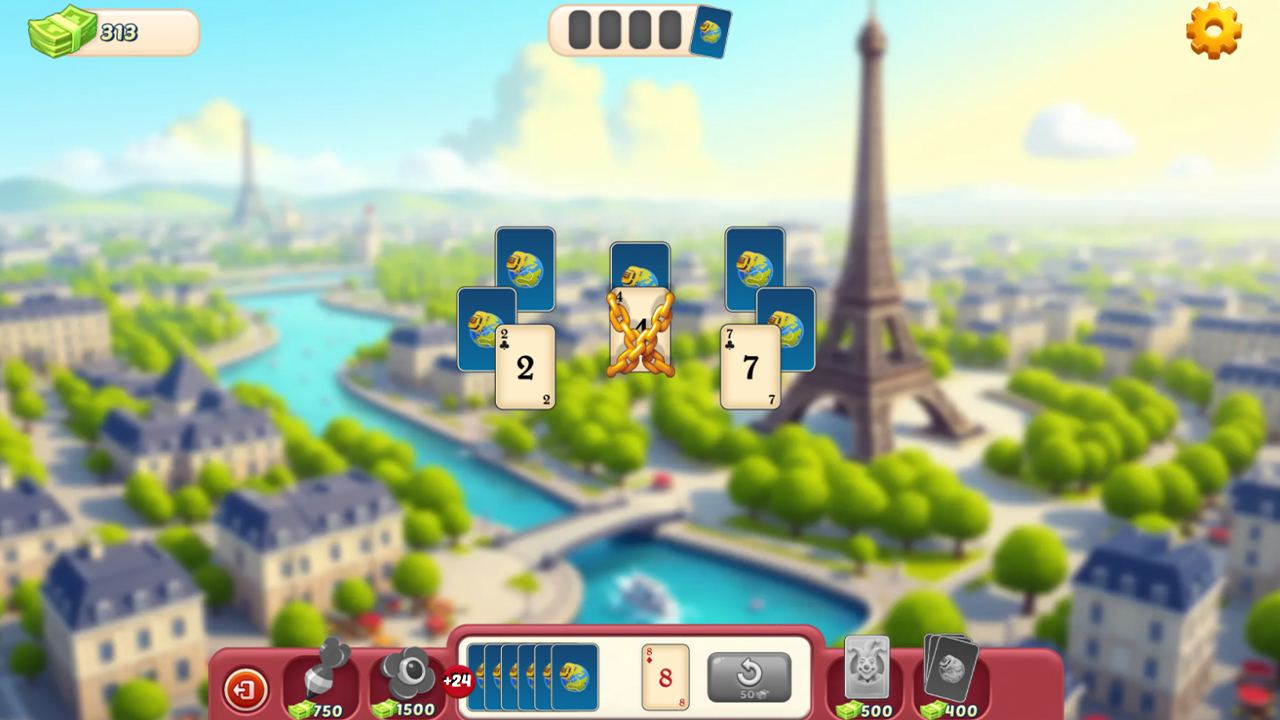Tap the card on the progress bar
This screenshot has height=720, width=1280.
pyautogui.click(x=712, y=31)
